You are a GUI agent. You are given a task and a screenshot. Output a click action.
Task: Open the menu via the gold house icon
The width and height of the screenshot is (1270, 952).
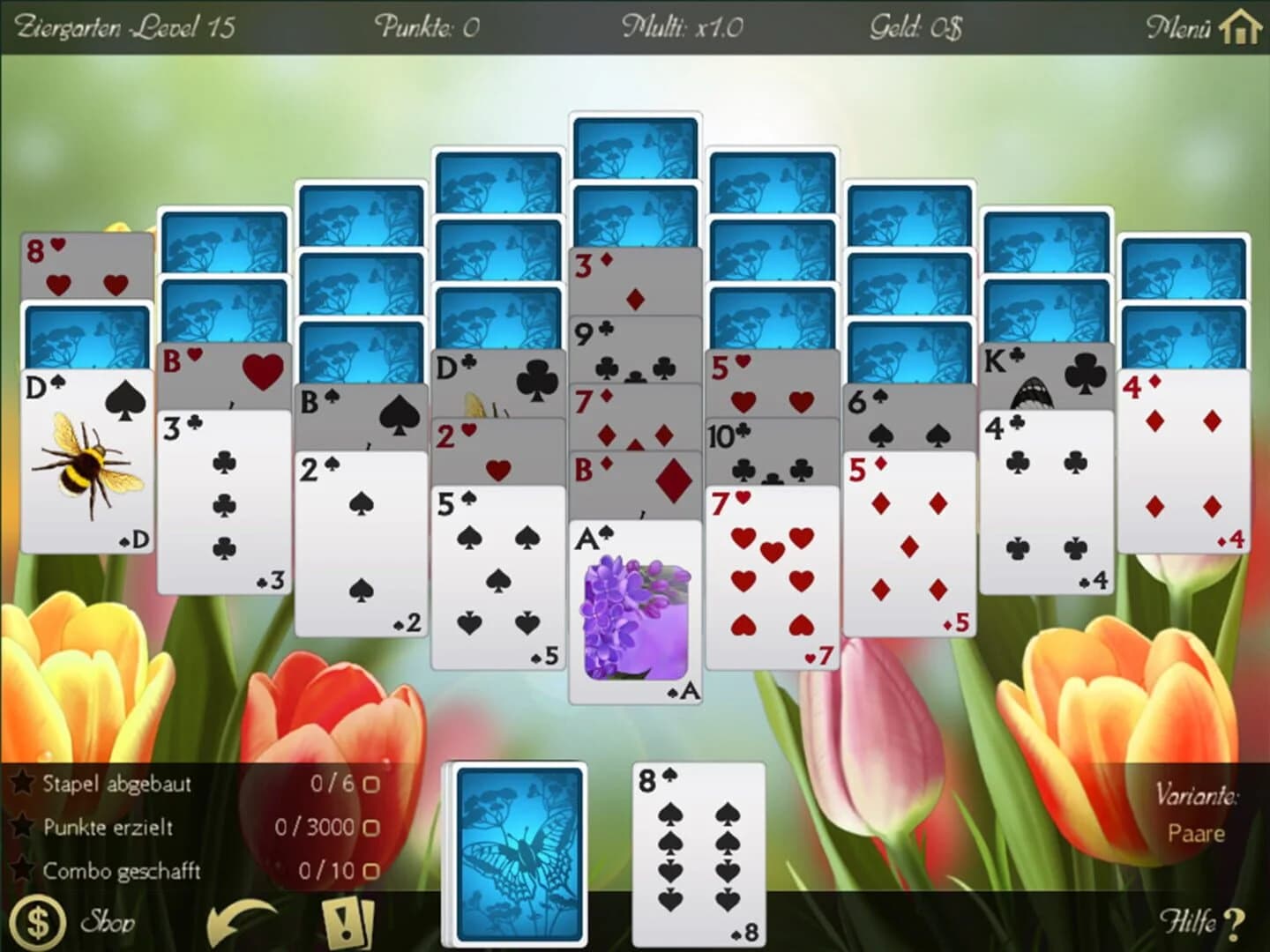pyautogui.click(x=1239, y=27)
